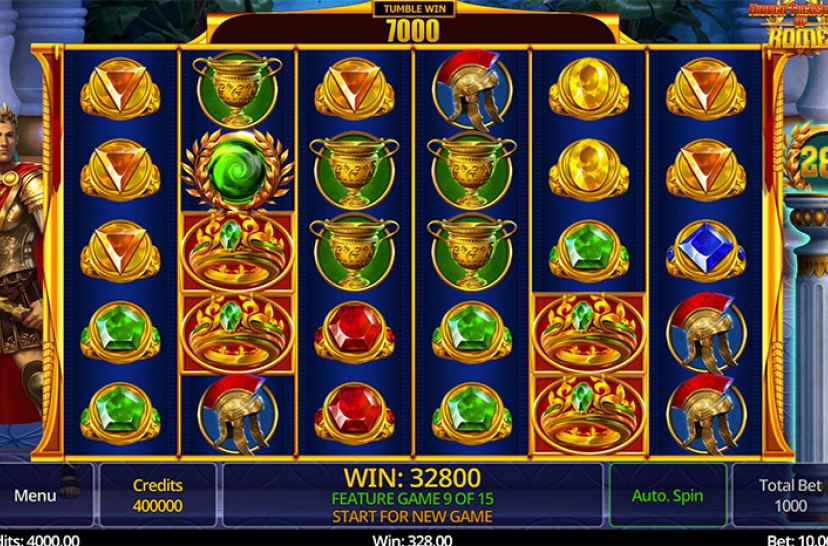Activate the Auto. Spin button
Image resolution: width=828 pixels, height=546 pixels.
pyautogui.click(x=667, y=495)
